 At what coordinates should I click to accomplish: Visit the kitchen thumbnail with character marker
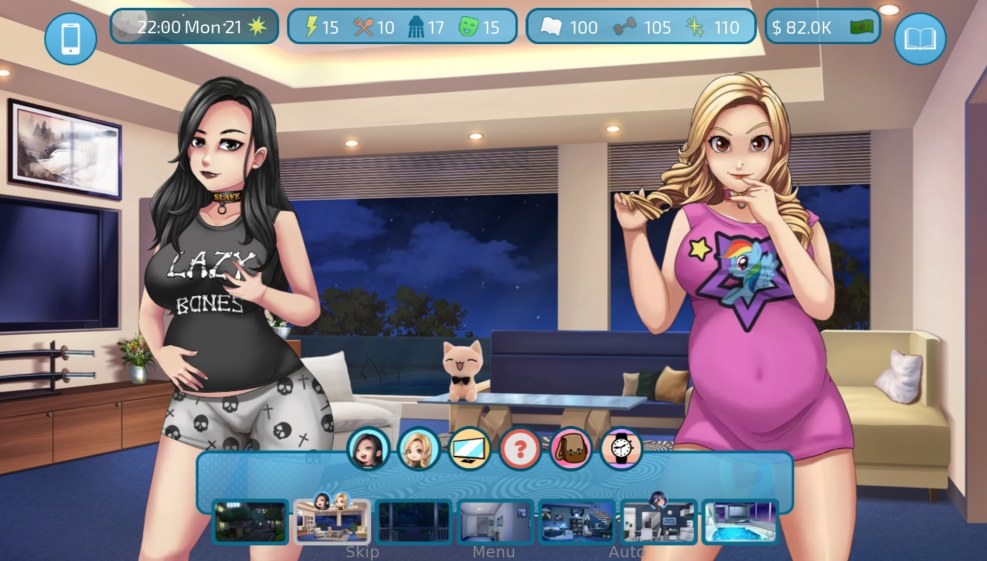click(x=658, y=521)
